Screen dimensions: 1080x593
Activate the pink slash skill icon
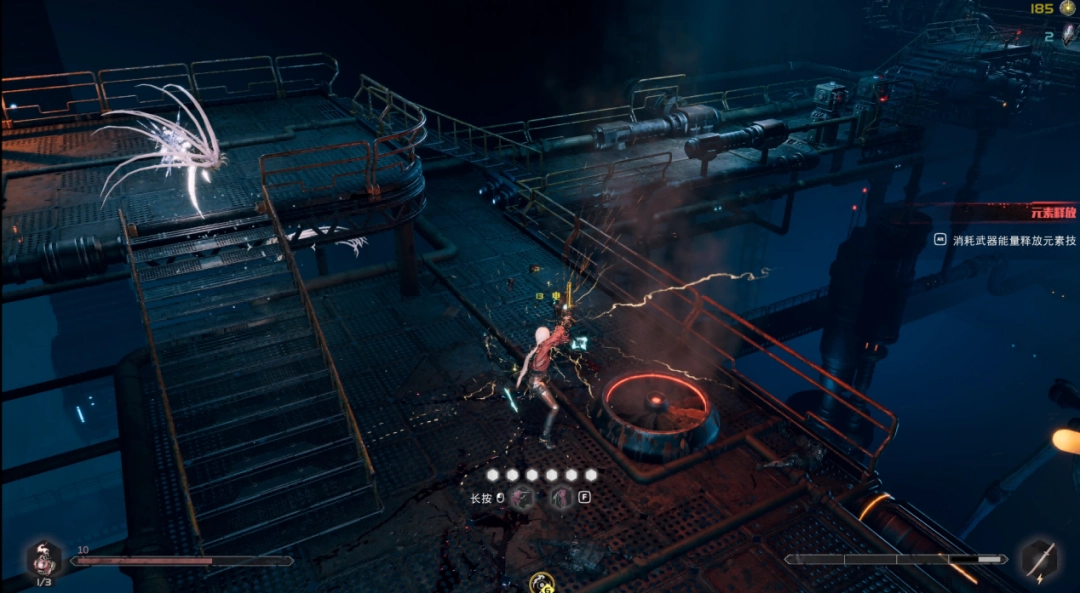(523, 499)
